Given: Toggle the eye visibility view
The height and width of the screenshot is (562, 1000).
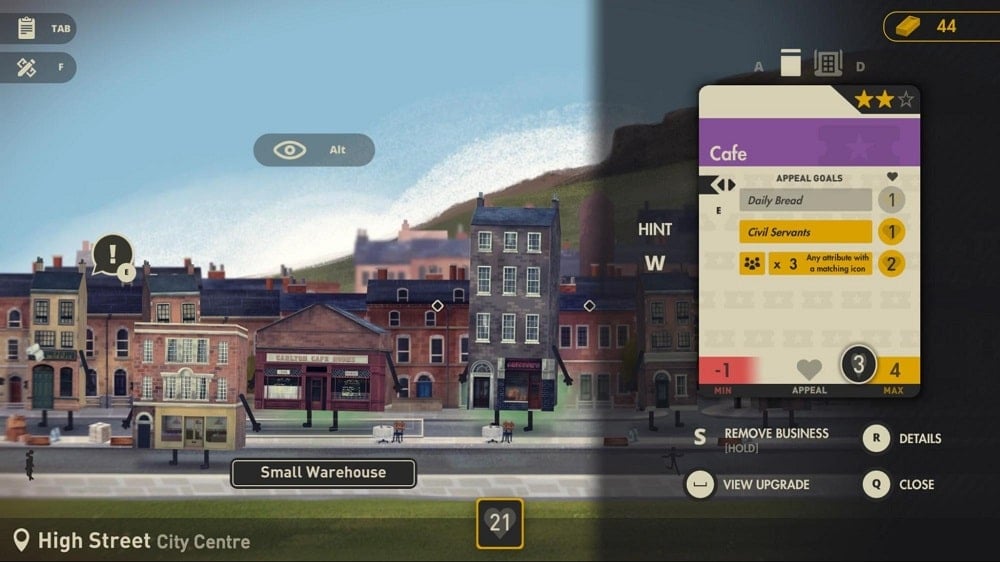Looking at the screenshot, I should point(291,150).
